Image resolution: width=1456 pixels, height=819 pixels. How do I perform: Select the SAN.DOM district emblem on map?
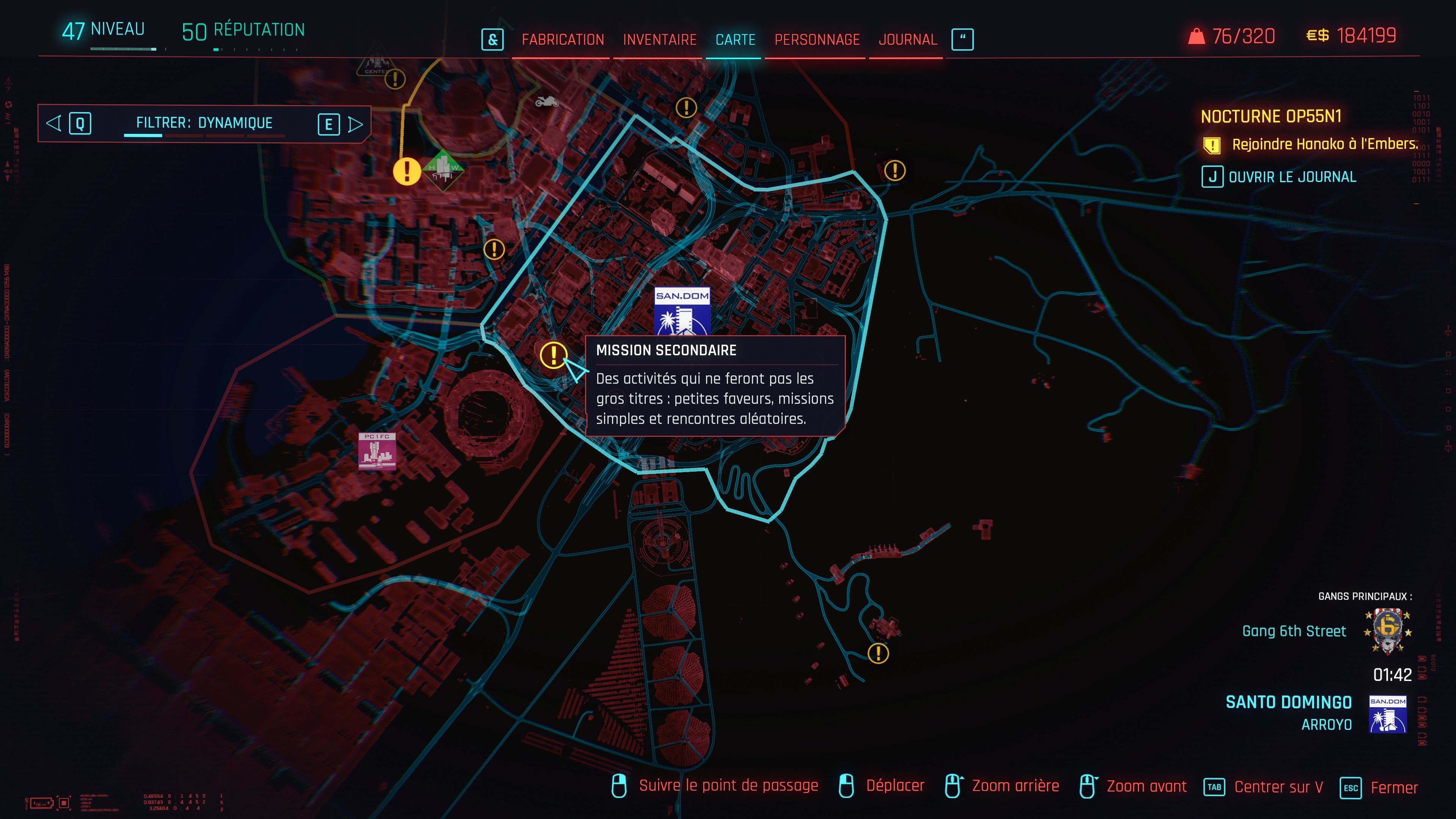682,311
